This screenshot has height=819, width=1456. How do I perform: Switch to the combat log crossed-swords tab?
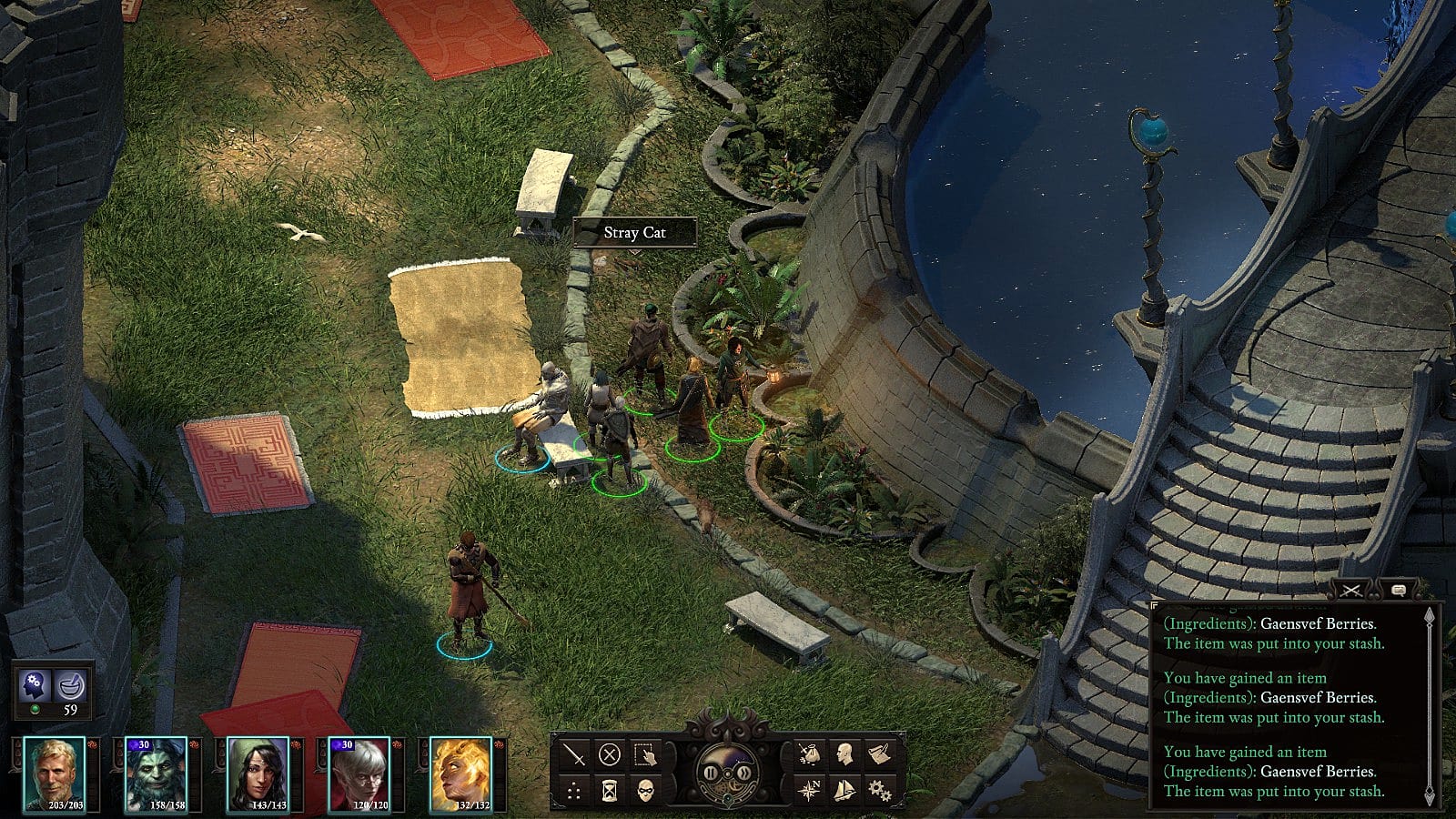point(1352,591)
